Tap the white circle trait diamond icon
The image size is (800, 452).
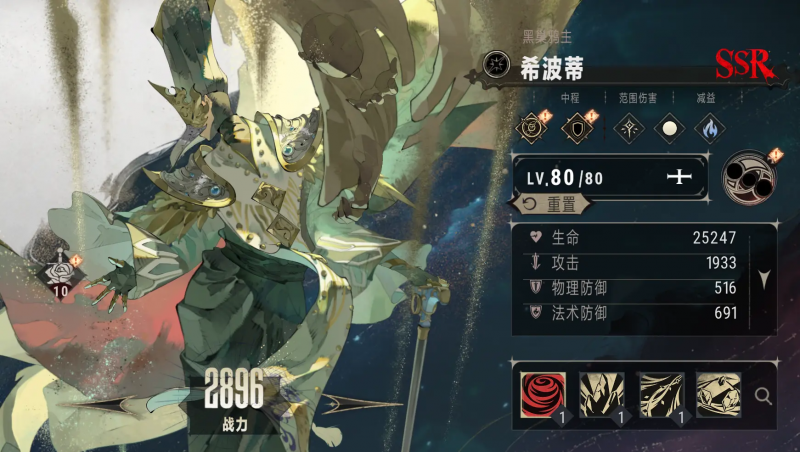668,128
